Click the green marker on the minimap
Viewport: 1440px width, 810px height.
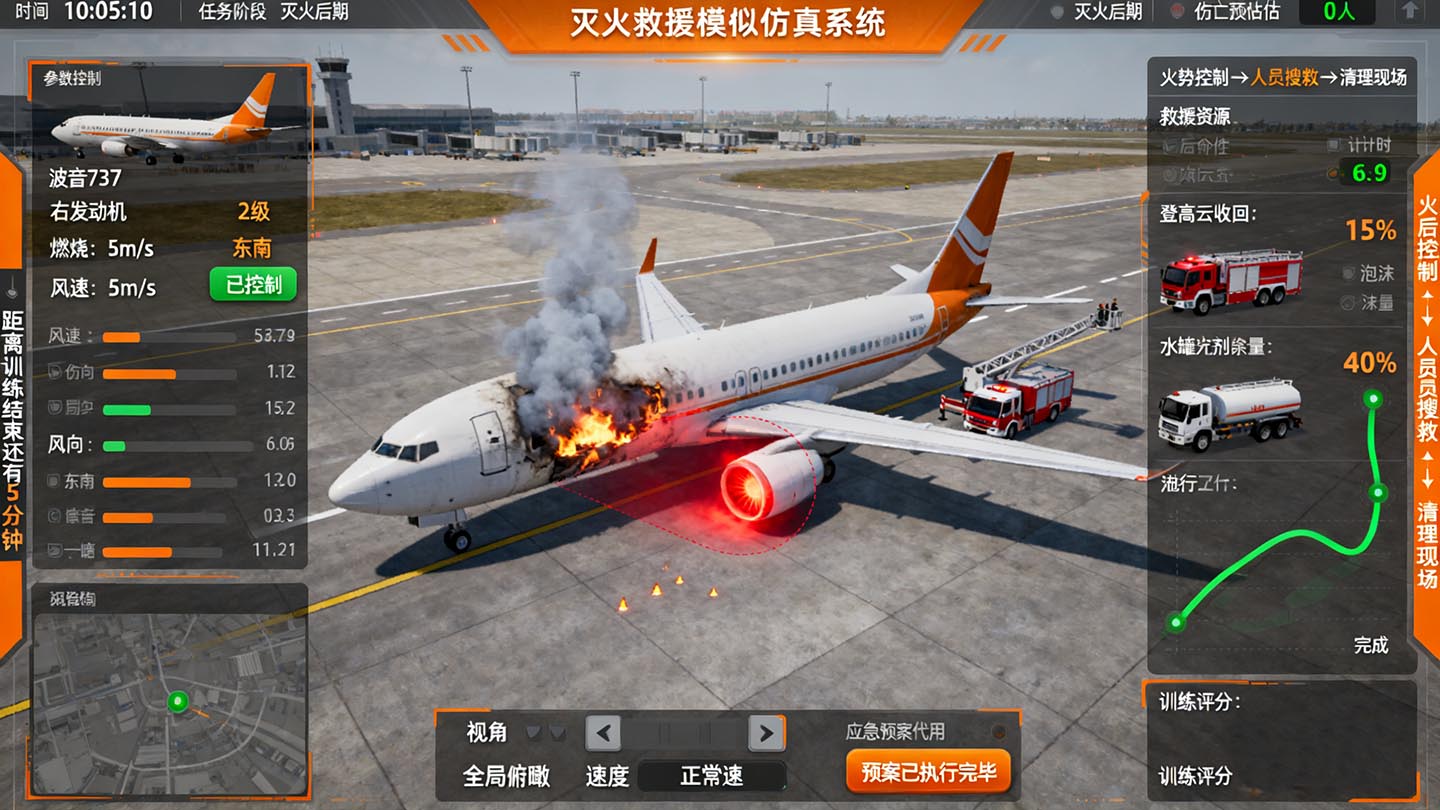(179, 703)
